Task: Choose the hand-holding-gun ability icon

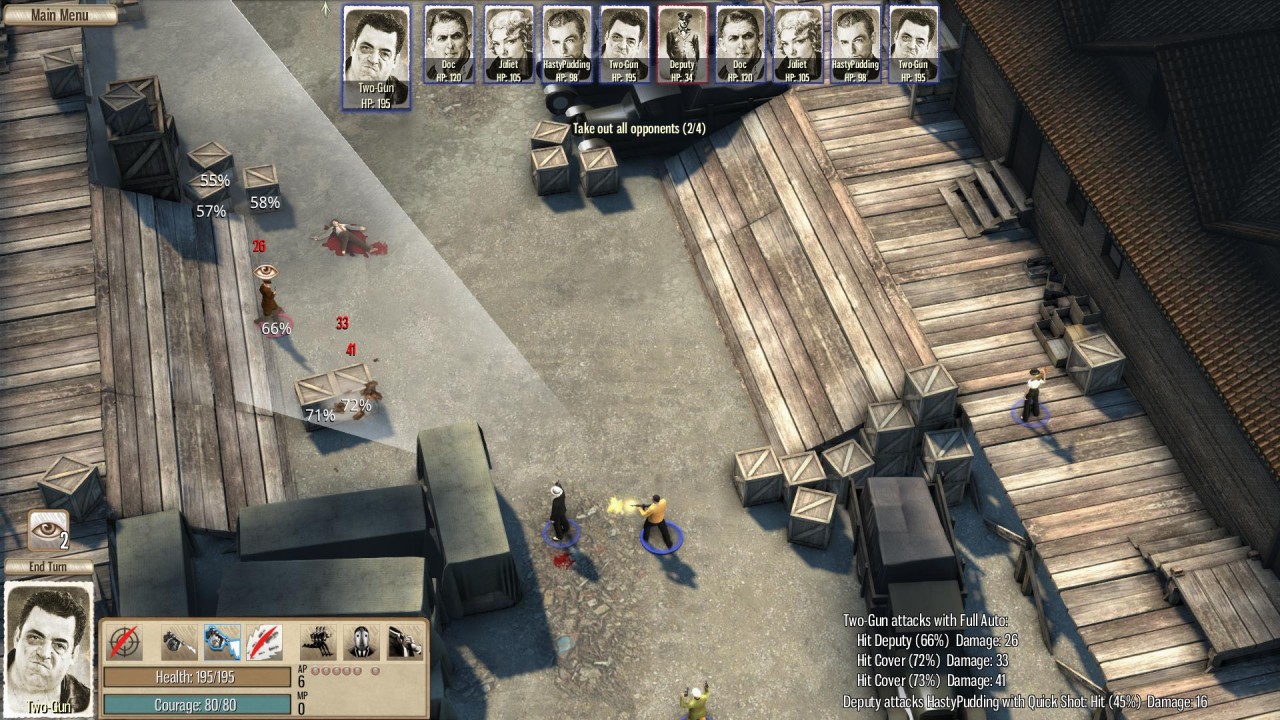Action: pyautogui.click(x=405, y=642)
